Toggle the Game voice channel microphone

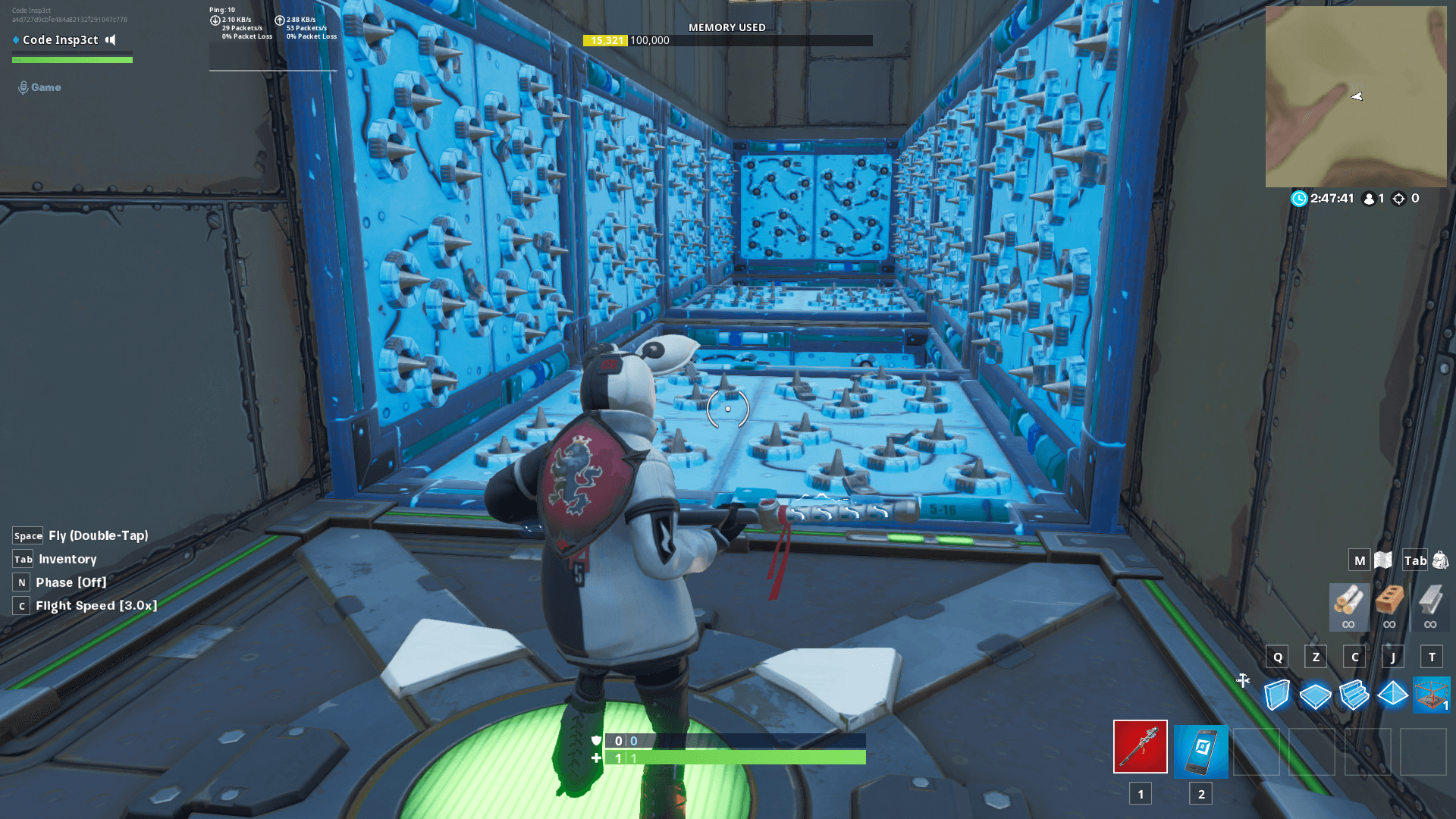pos(24,87)
